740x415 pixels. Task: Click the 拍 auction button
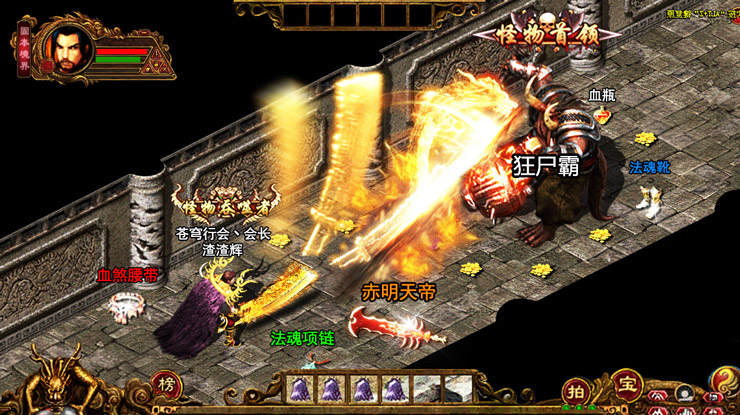click(x=576, y=390)
